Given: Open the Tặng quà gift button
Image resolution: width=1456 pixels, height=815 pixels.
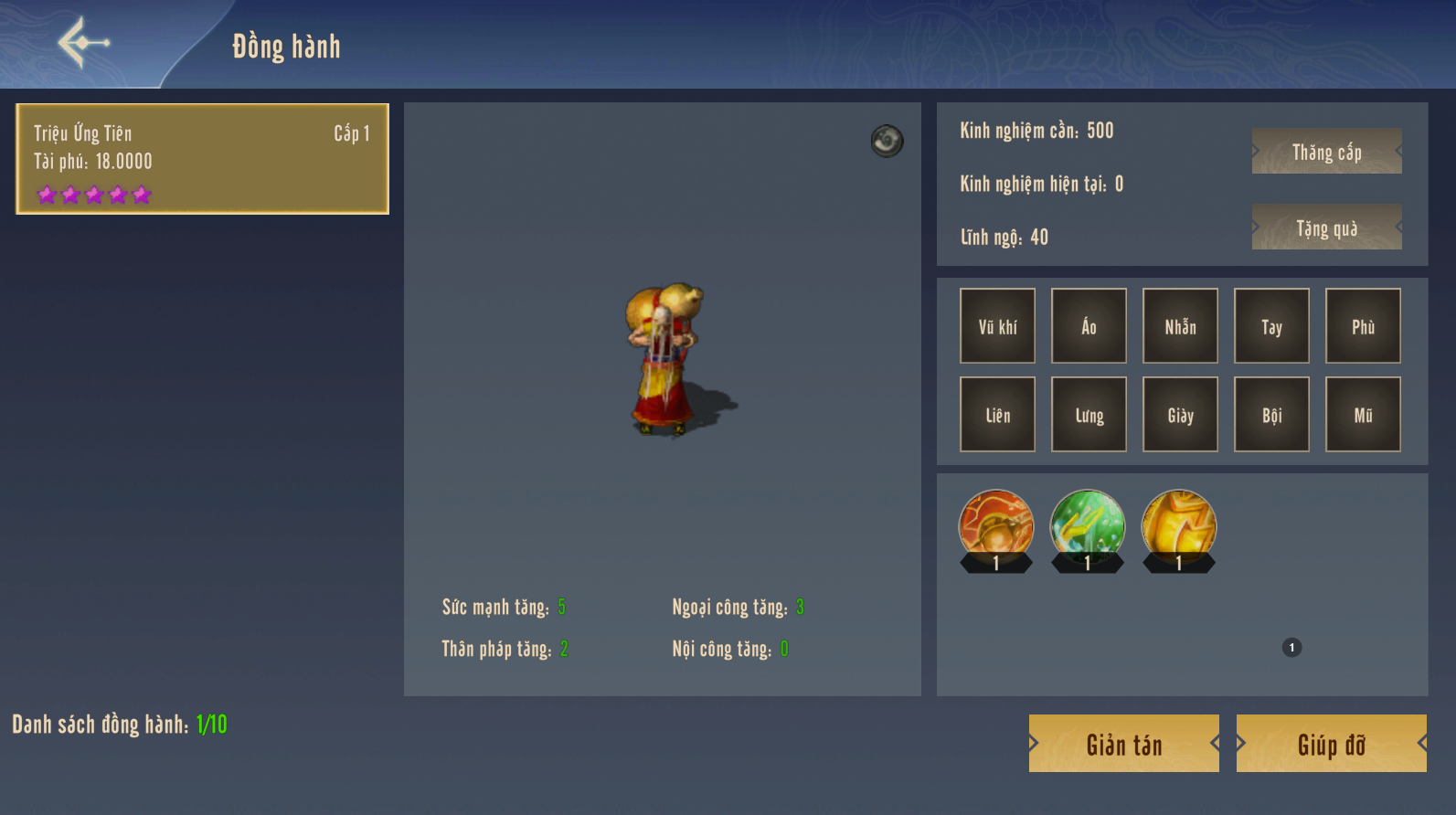Looking at the screenshot, I should click(x=1326, y=228).
